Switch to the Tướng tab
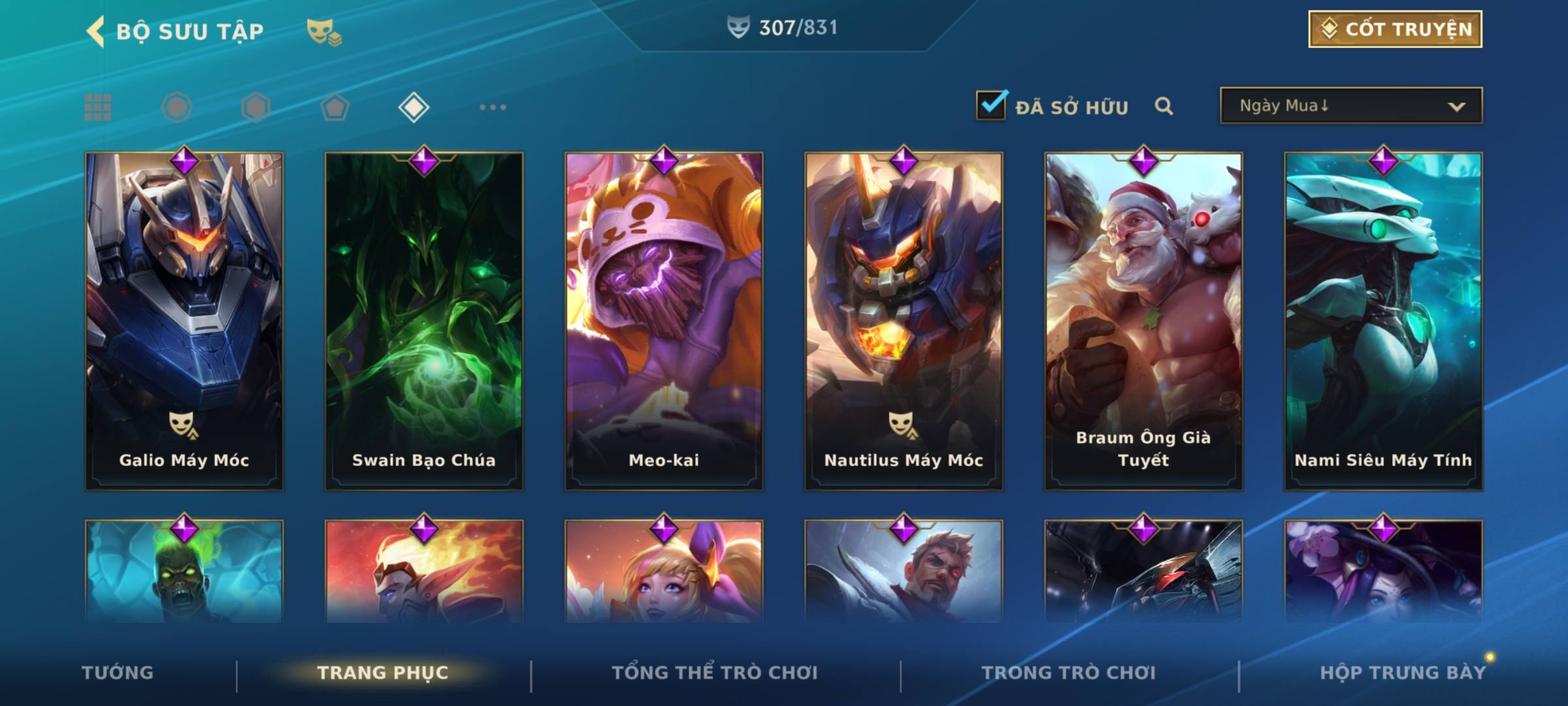 click(x=118, y=673)
